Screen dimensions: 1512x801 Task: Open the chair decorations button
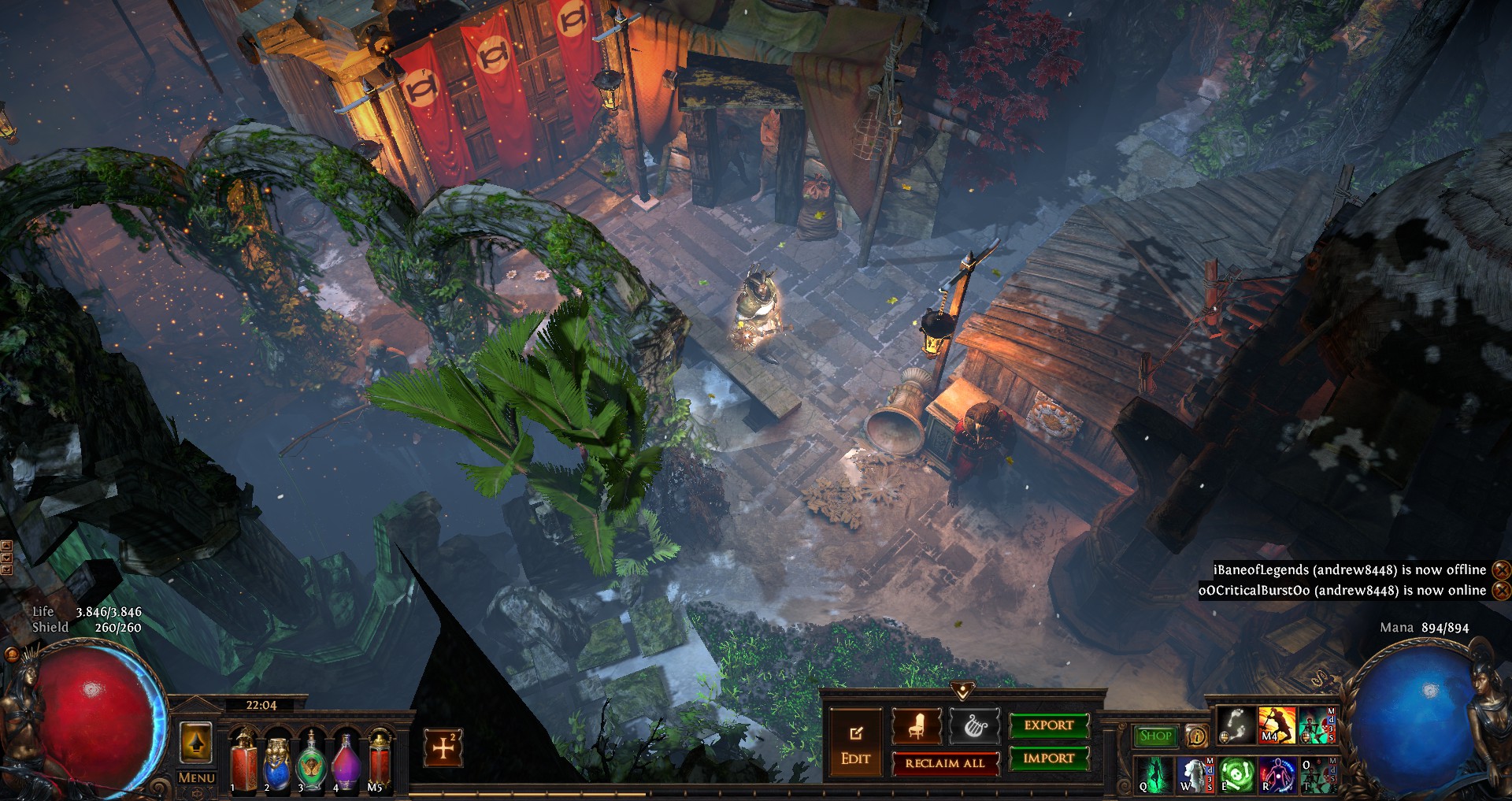[x=917, y=725]
